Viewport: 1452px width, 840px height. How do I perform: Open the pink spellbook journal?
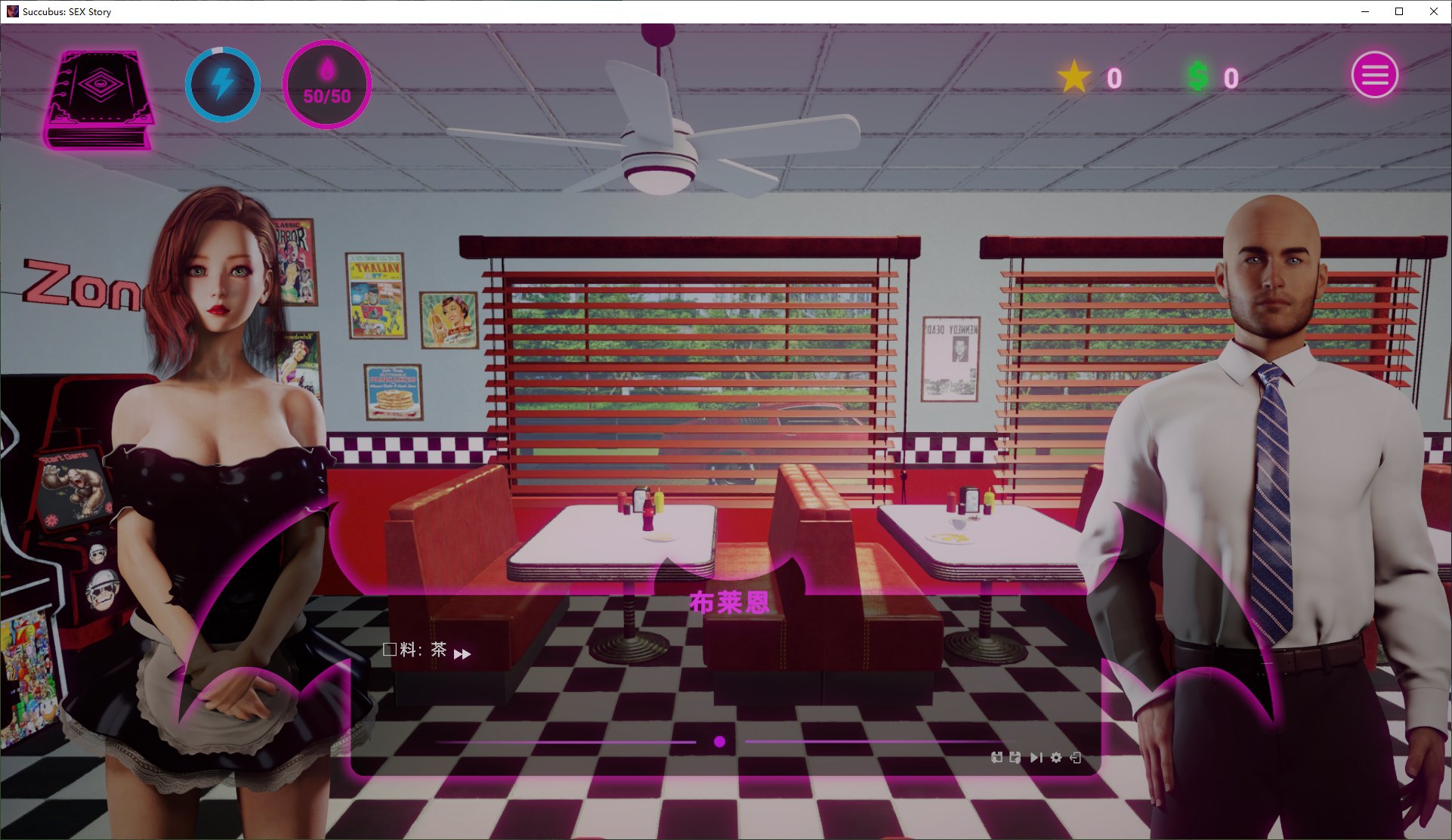(x=99, y=99)
